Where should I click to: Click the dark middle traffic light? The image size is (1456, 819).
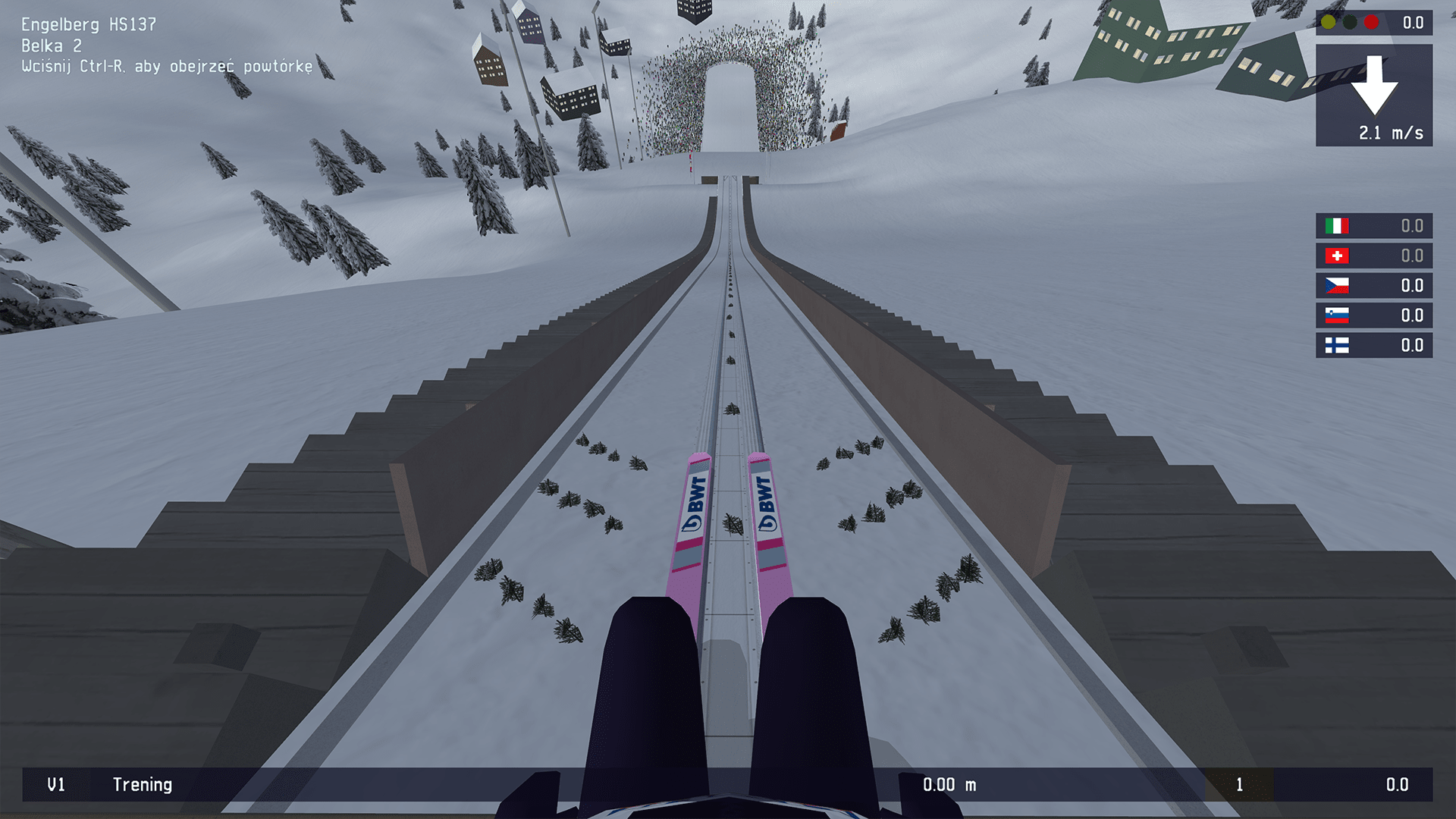point(1348,23)
